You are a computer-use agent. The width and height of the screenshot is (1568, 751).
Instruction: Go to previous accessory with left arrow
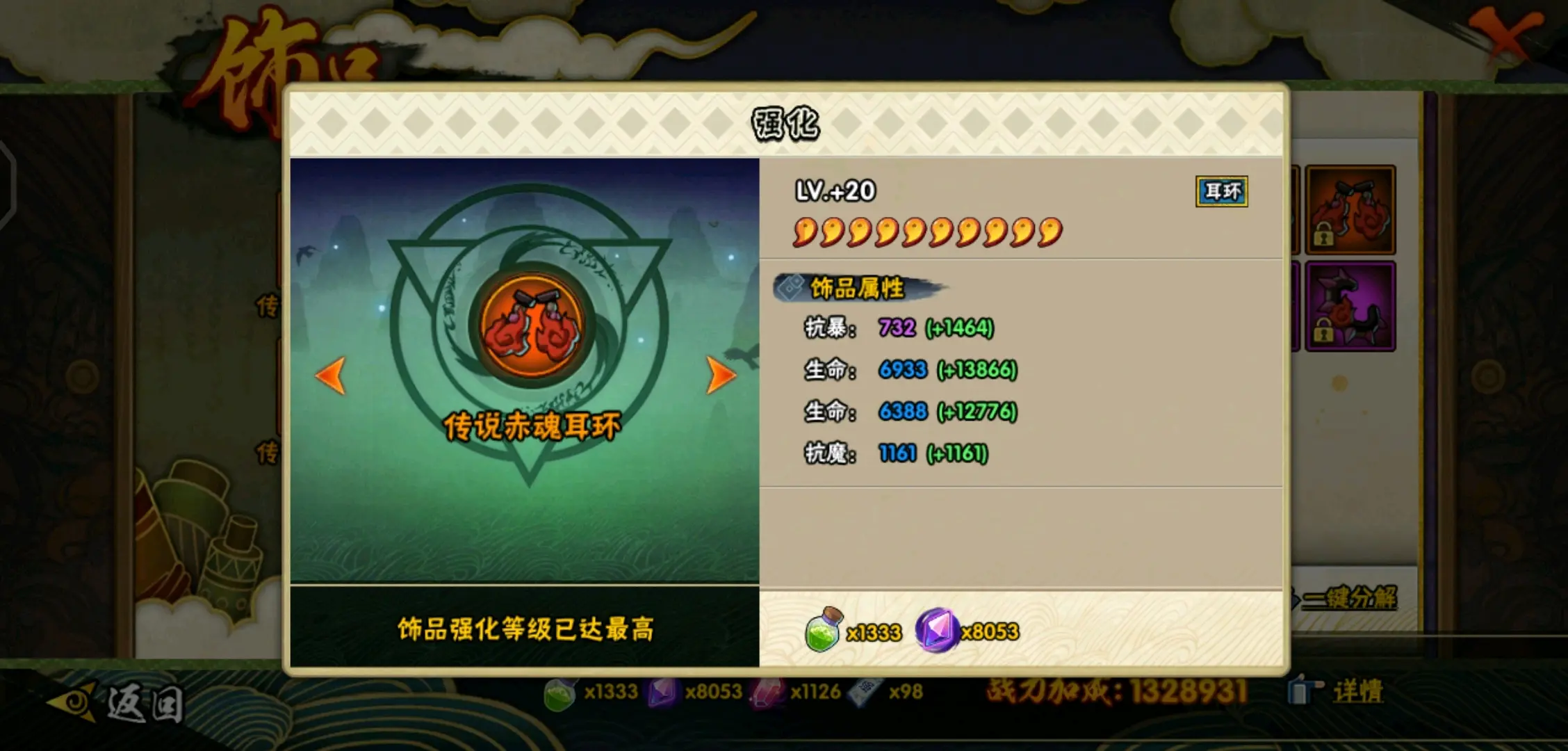(x=330, y=374)
